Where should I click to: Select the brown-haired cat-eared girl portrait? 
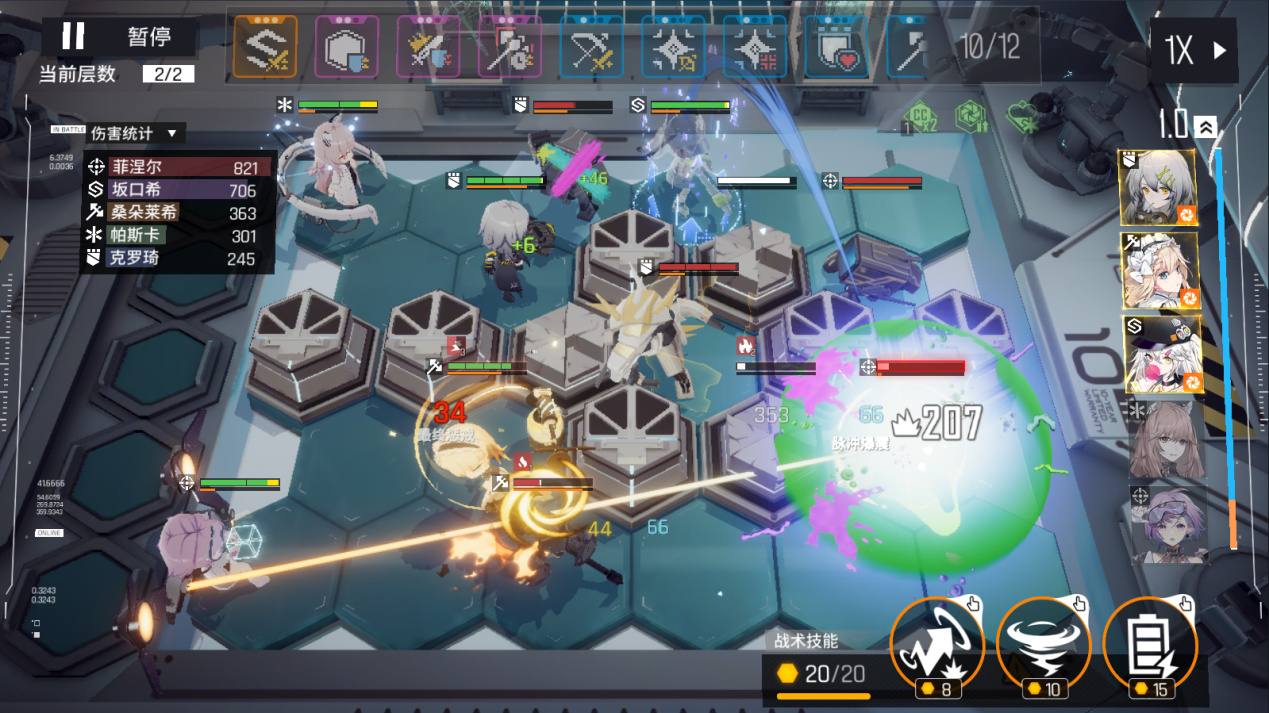pos(1165,438)
